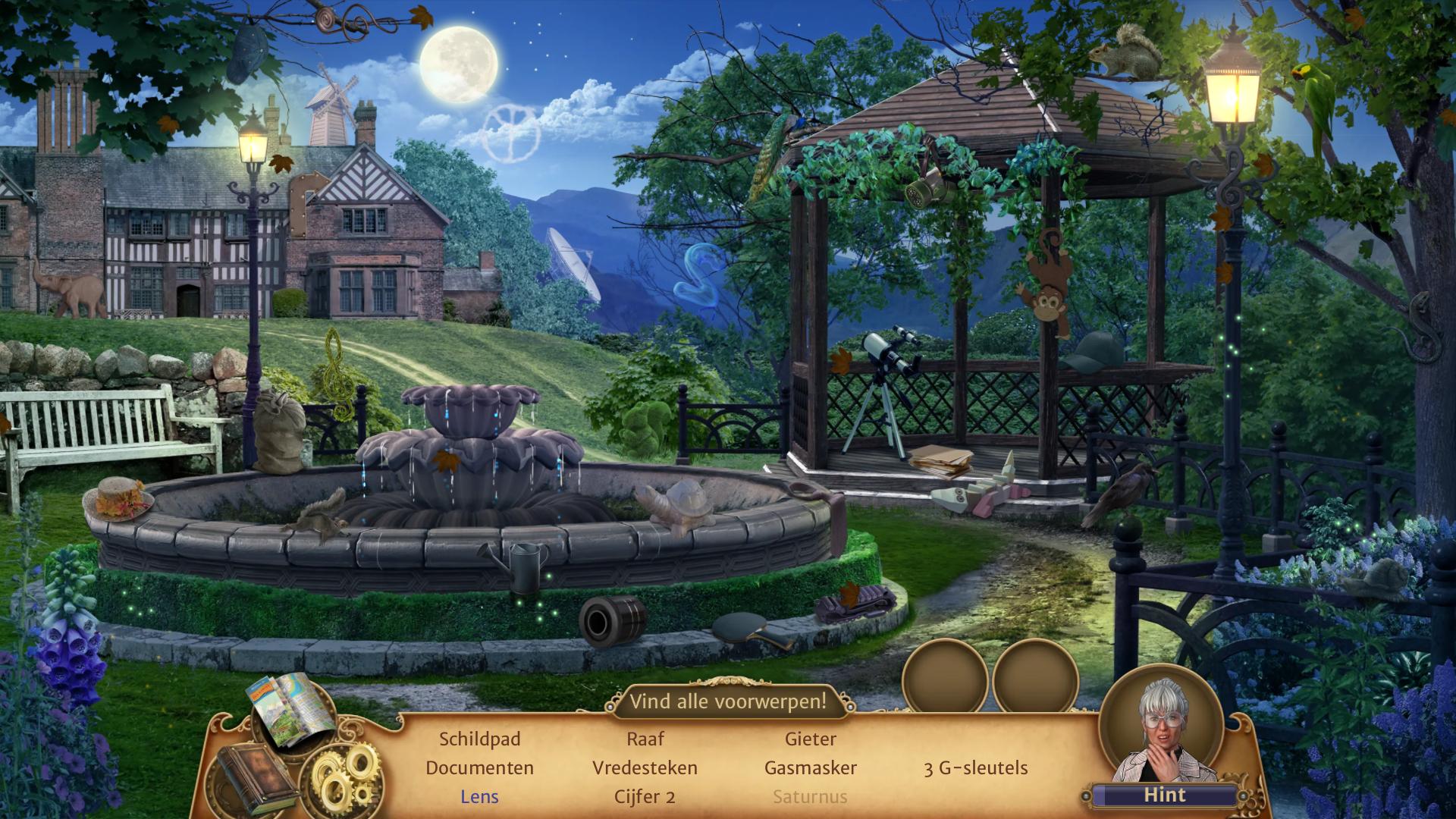The width and height of the screenshot is (1456, 819).
Task: Click the greyed Saturnus entry
Action: coord(811,796)
